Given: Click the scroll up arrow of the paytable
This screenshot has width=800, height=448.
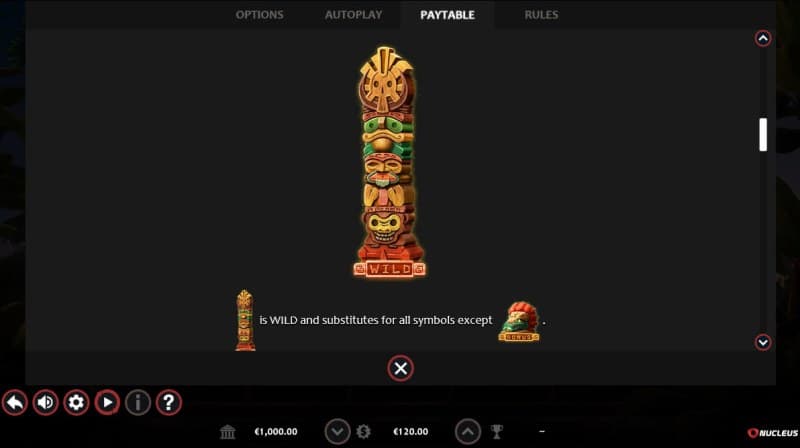Looking at the screenshot, I should point(763,39).
